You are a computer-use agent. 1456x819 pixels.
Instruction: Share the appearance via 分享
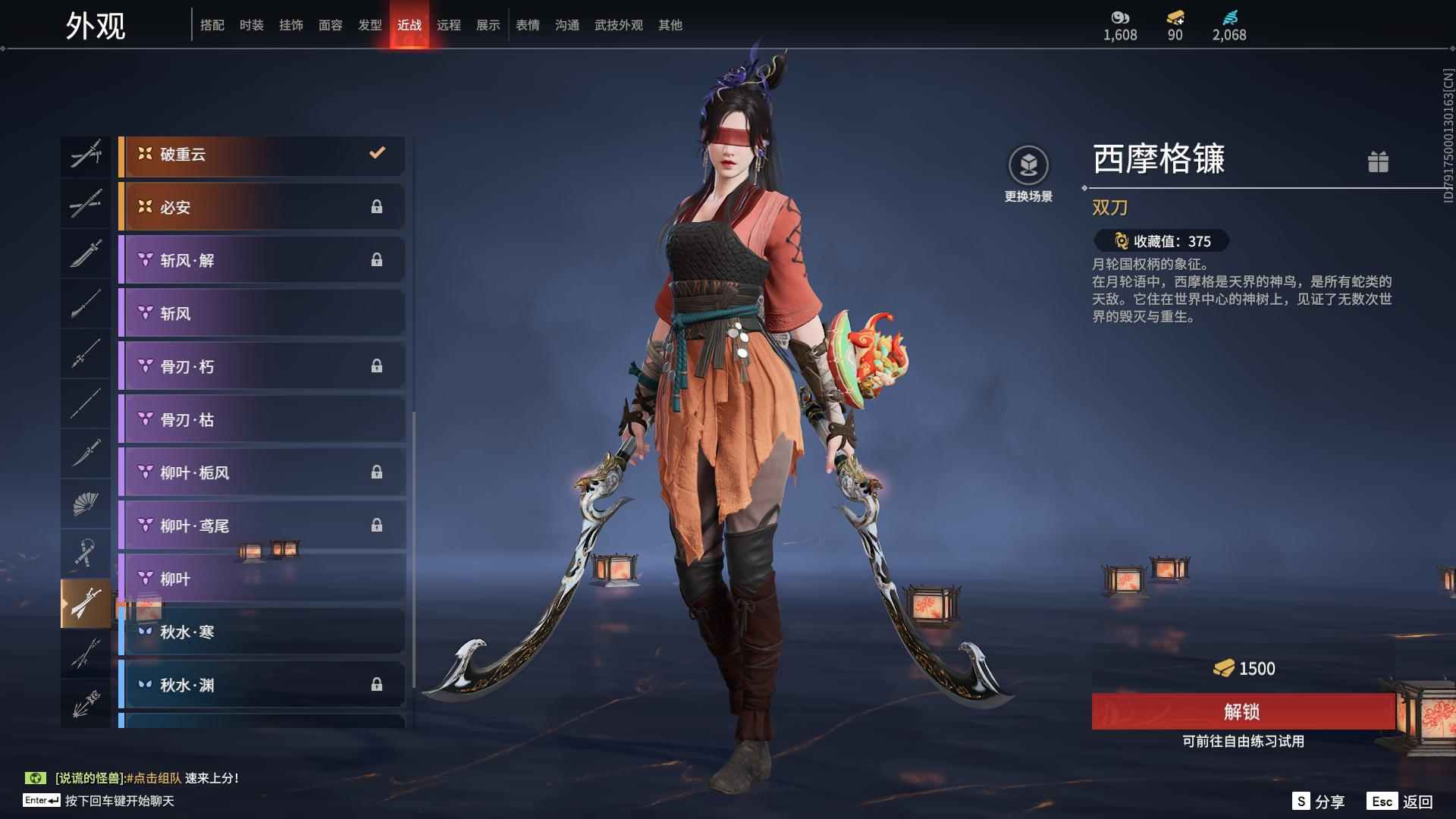[x=1319, y=802]
